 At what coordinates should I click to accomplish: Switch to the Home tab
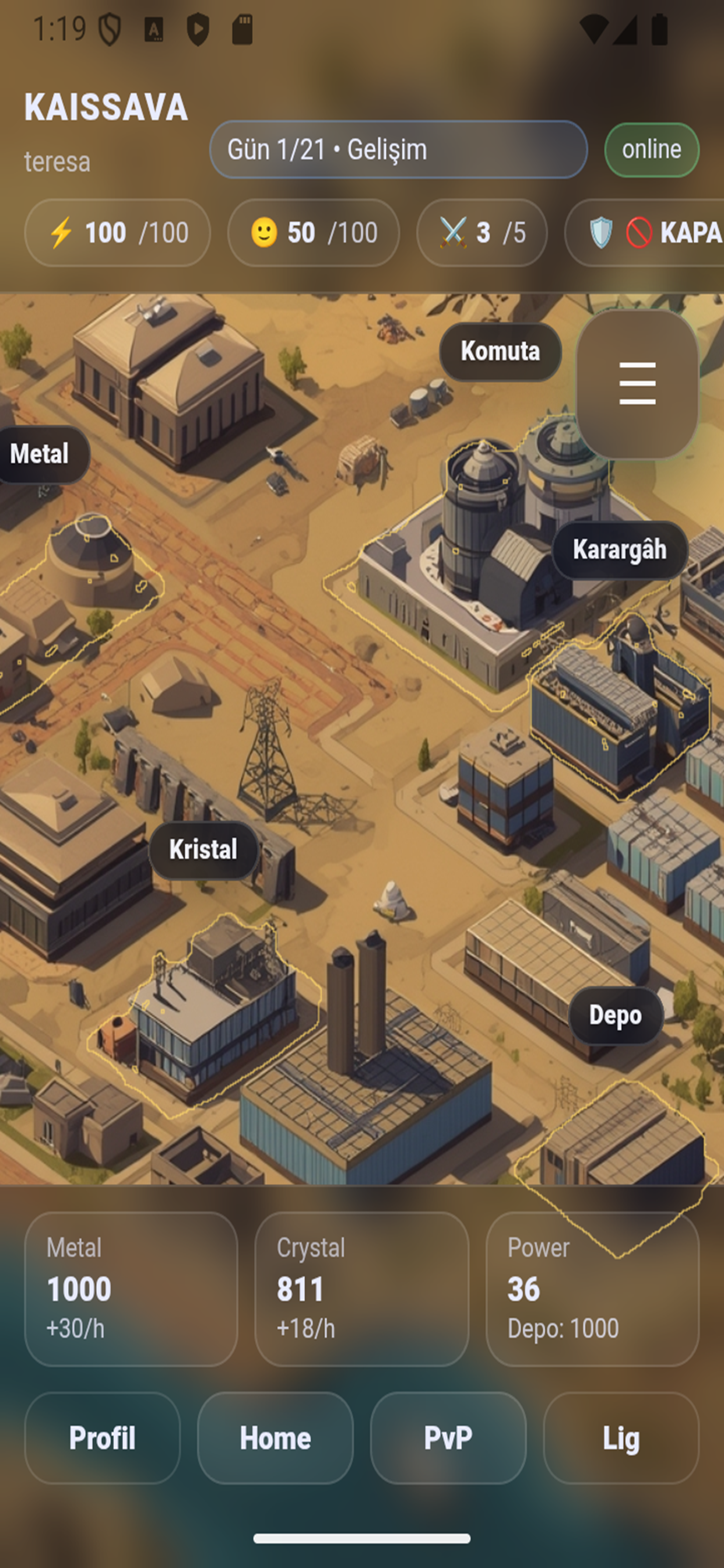(x=275, y=1438)
